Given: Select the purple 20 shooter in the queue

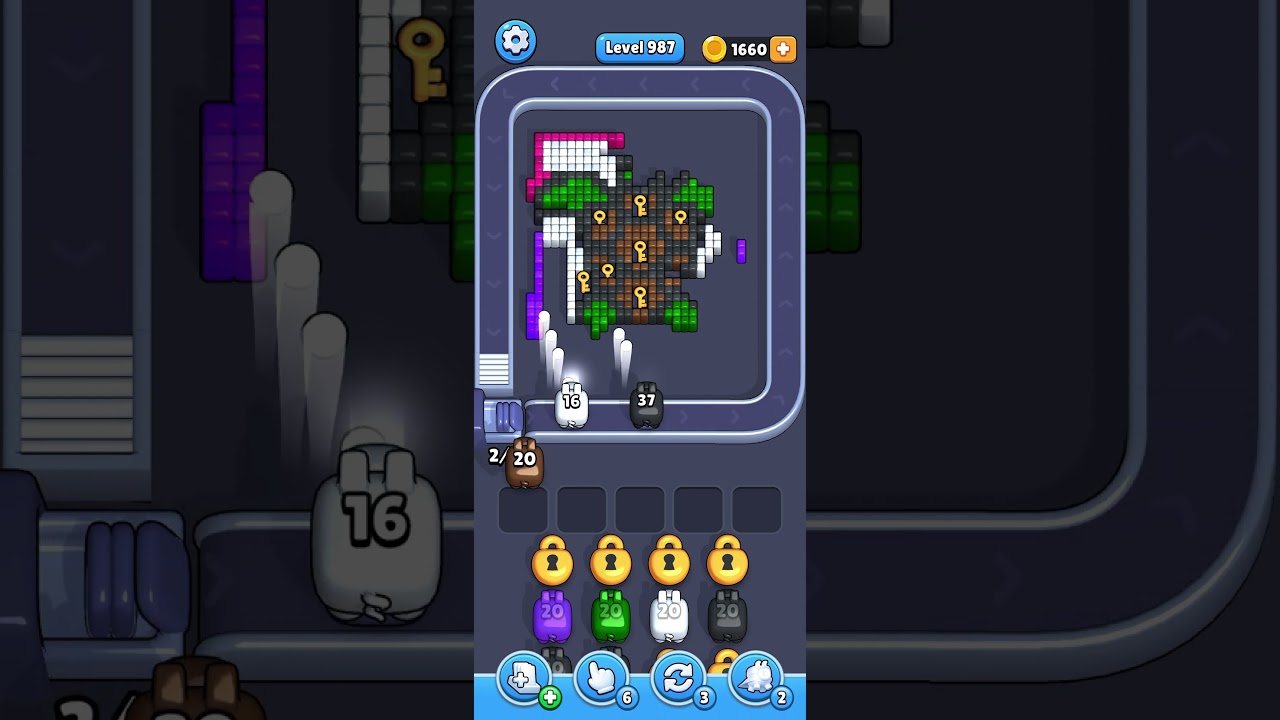Looking at the screenshot, I should point(552,616).
